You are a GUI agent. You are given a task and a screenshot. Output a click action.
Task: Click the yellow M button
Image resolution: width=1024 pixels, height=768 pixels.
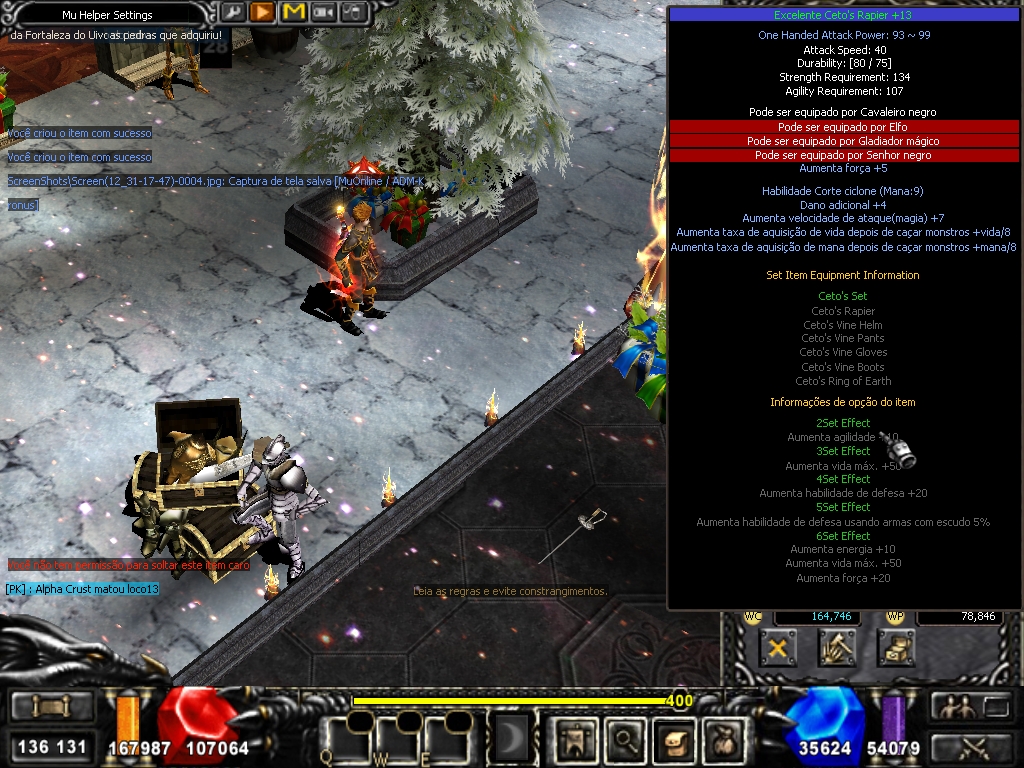[x=293, y=12]
